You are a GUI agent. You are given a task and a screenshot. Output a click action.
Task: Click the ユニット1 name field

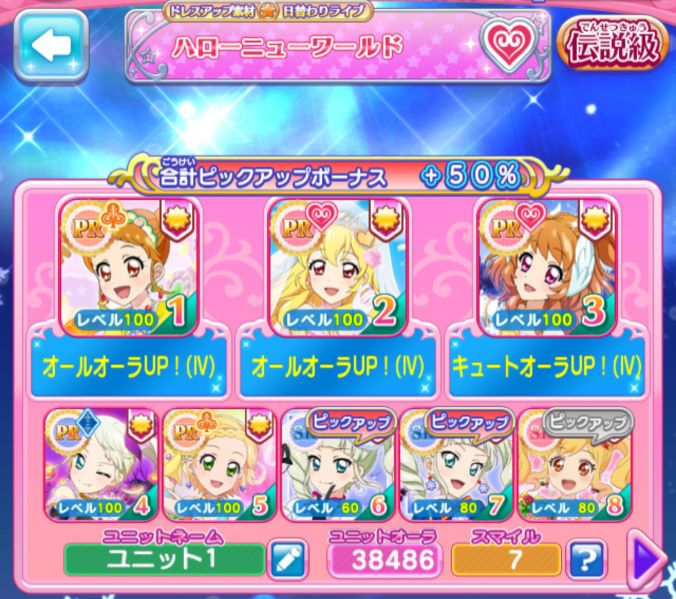point(165,558)
